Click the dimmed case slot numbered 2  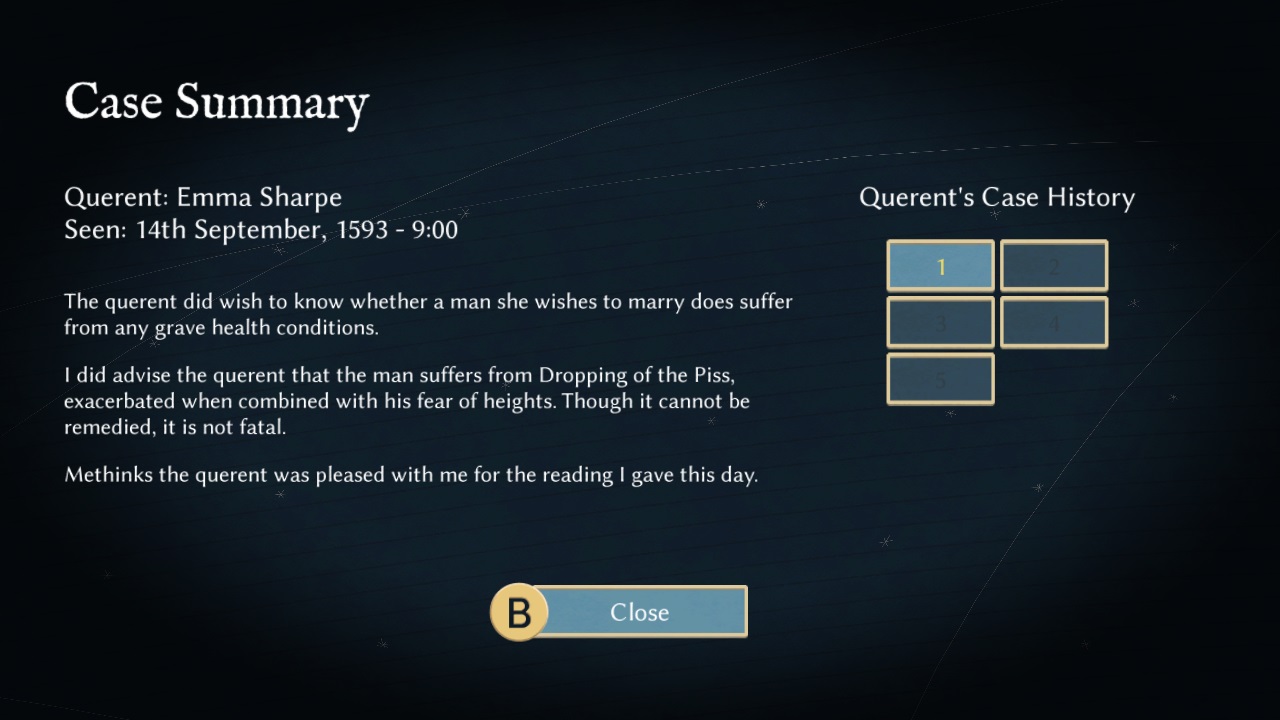point(1052,265)
